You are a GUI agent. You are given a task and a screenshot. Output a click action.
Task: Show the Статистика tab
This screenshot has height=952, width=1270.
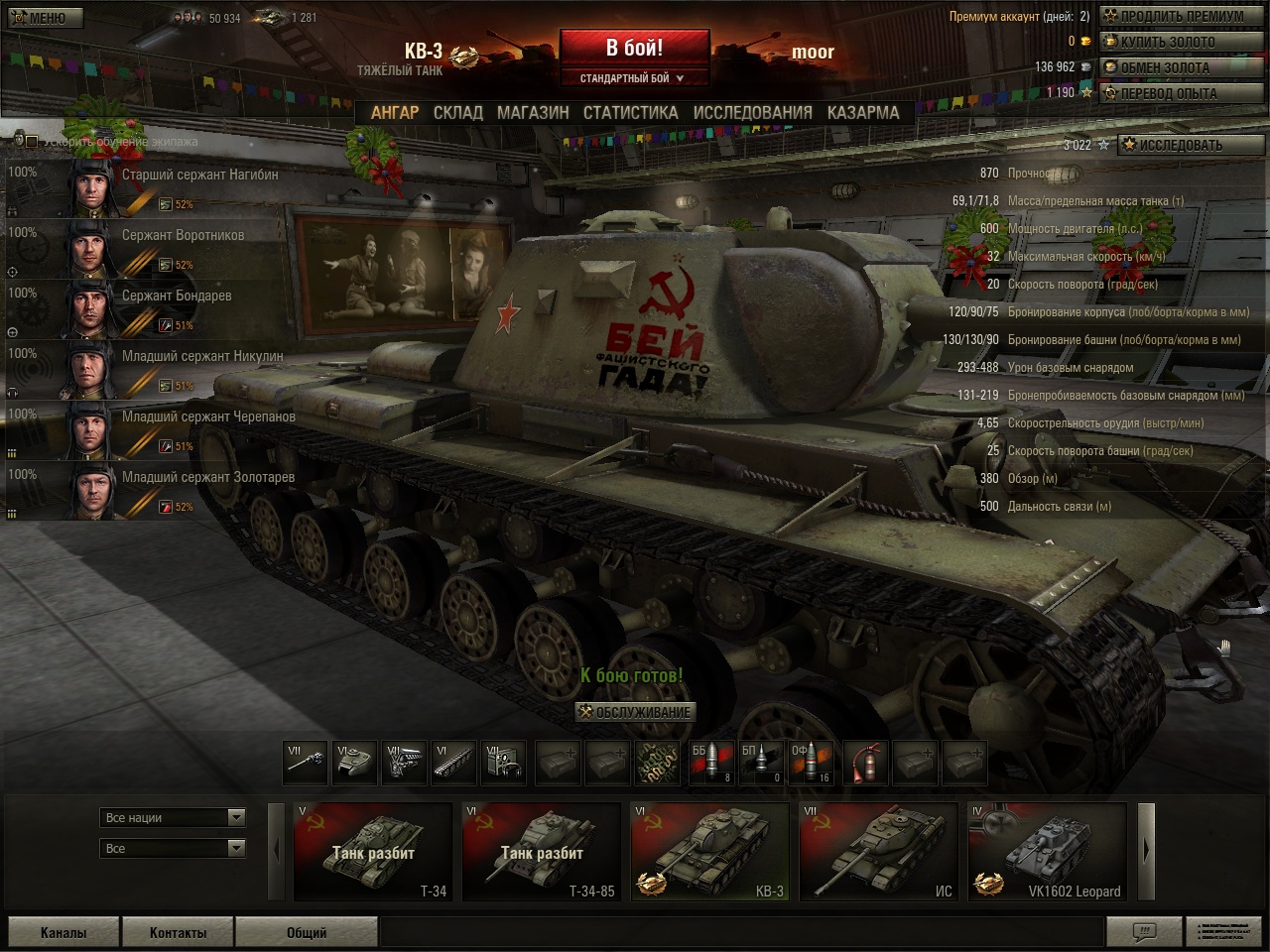pyautogui.click(x=630, y=113)
